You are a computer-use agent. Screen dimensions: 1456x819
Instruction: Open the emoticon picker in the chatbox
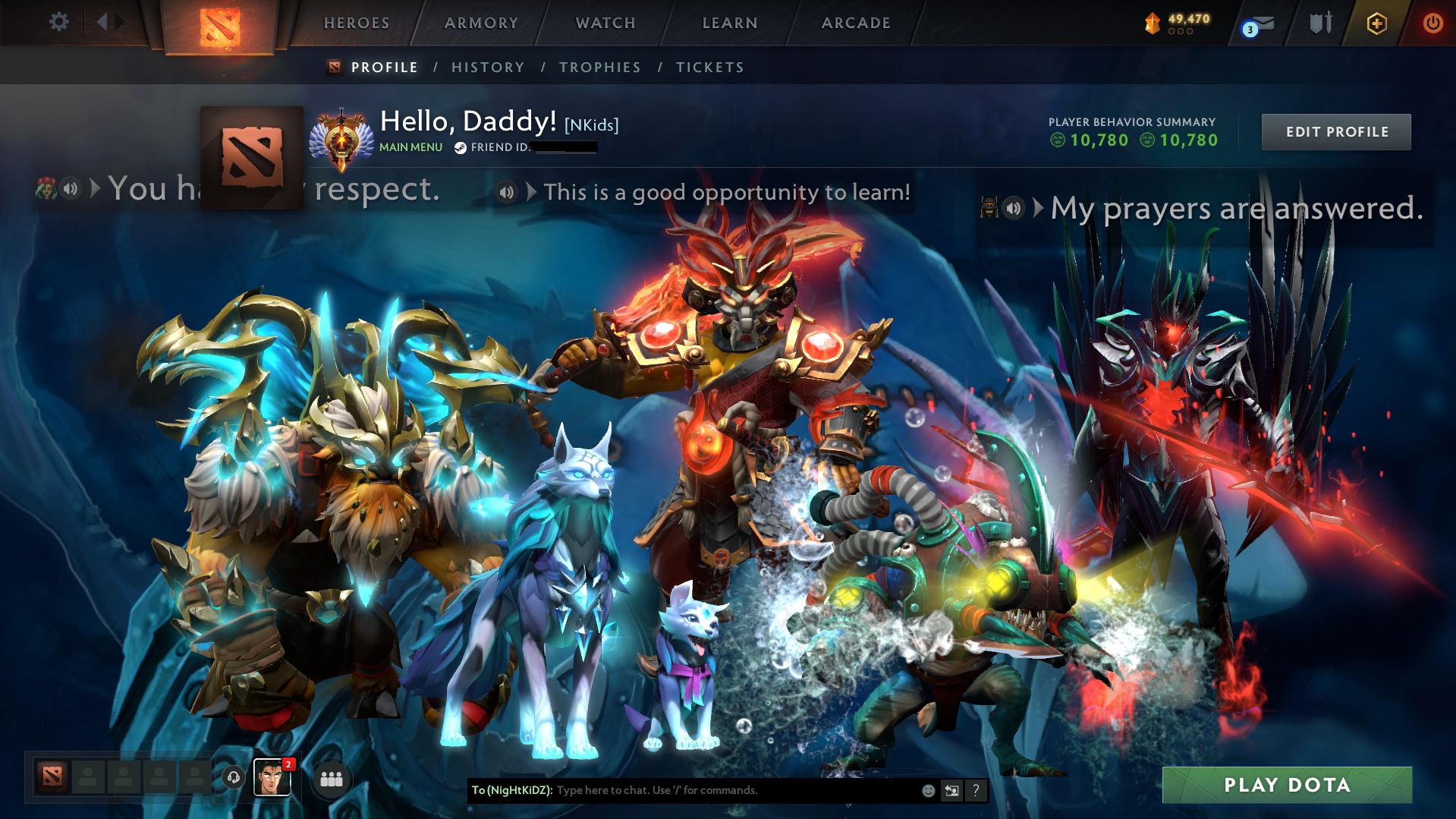[927, 790]
